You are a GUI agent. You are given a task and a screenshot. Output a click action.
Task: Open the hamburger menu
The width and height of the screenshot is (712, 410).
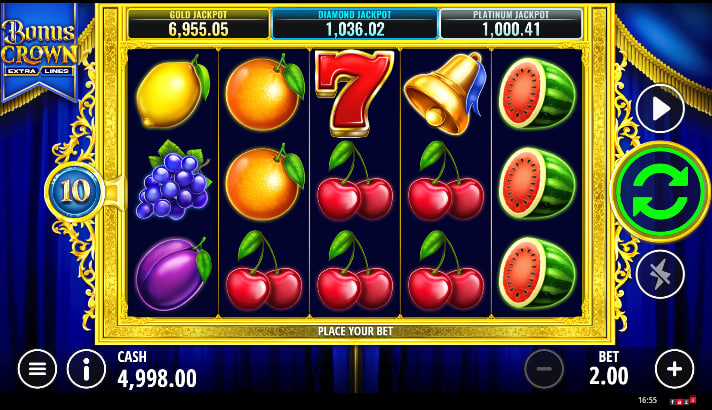(37, 369)
